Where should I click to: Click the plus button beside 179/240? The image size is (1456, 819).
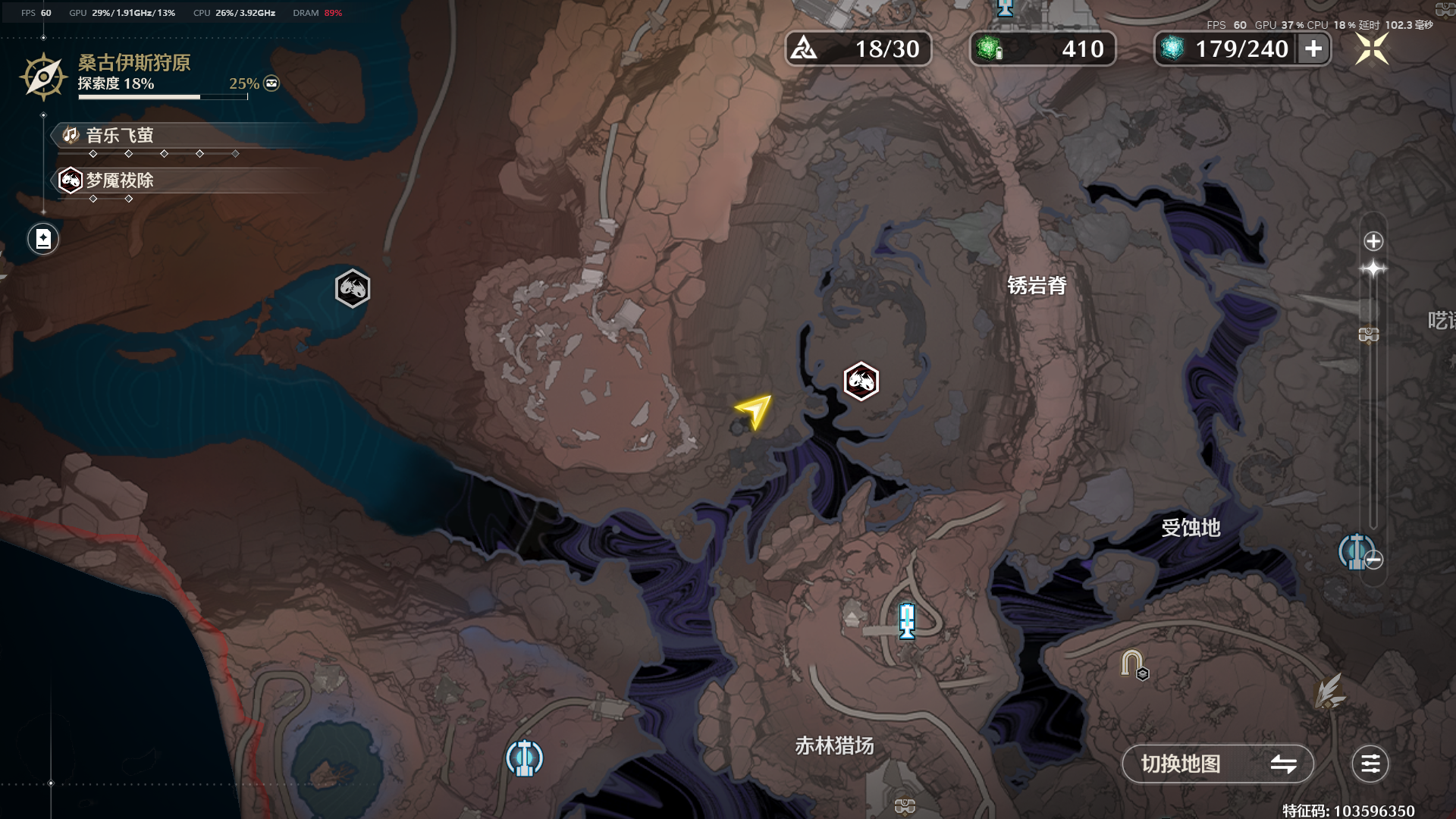pos(1313,49)
